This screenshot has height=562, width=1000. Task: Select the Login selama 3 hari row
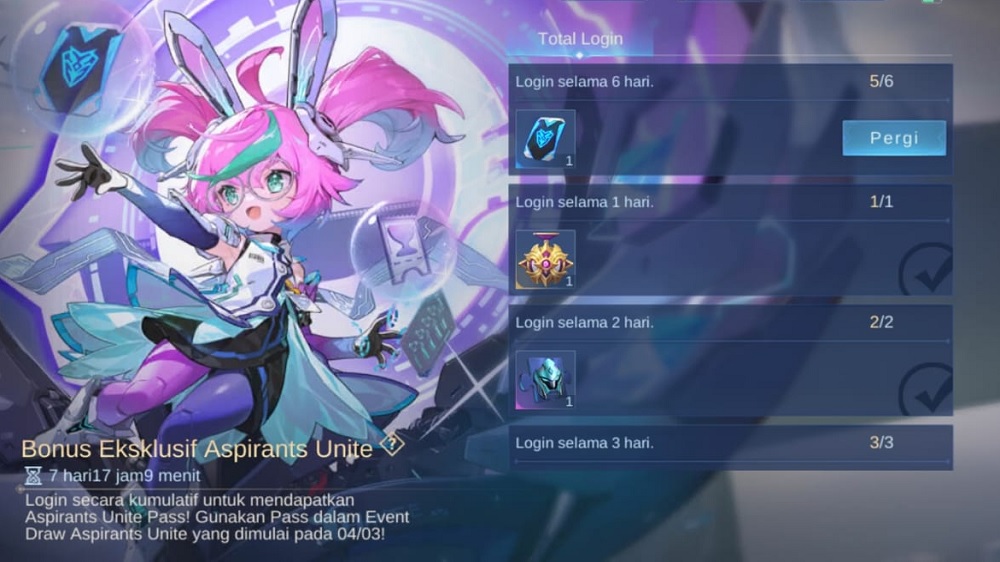(730, 443)
